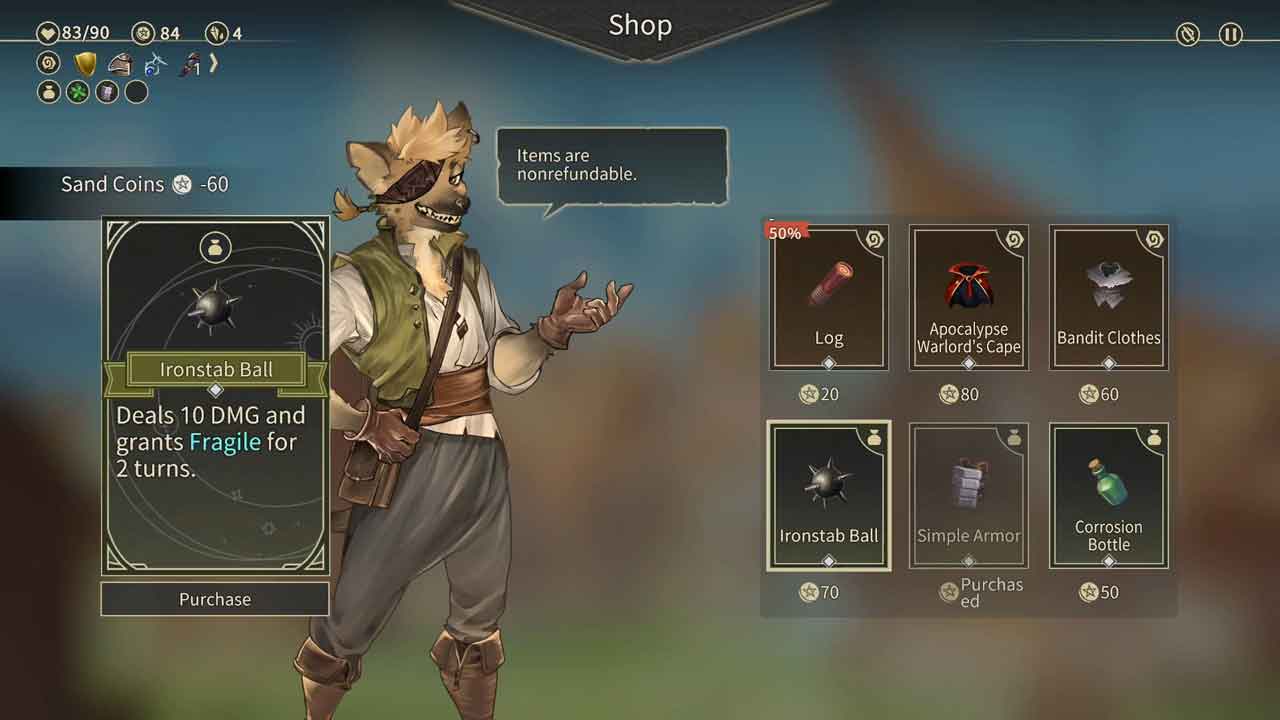Inspect the golden shield equipment icon
The image size is (1280, 720).
pos(86,65)
